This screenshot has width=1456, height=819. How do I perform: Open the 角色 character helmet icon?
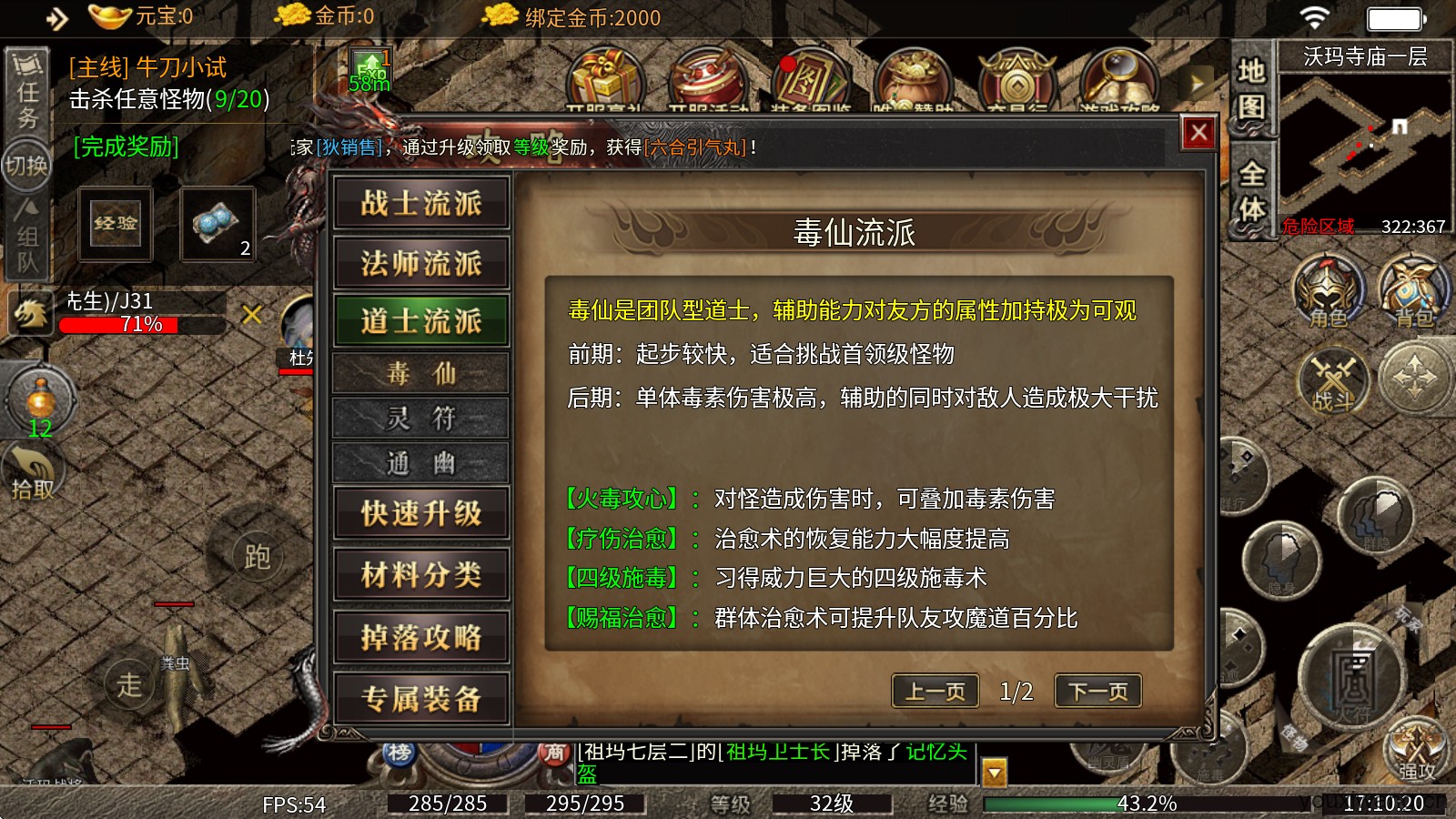point(1329,291)
